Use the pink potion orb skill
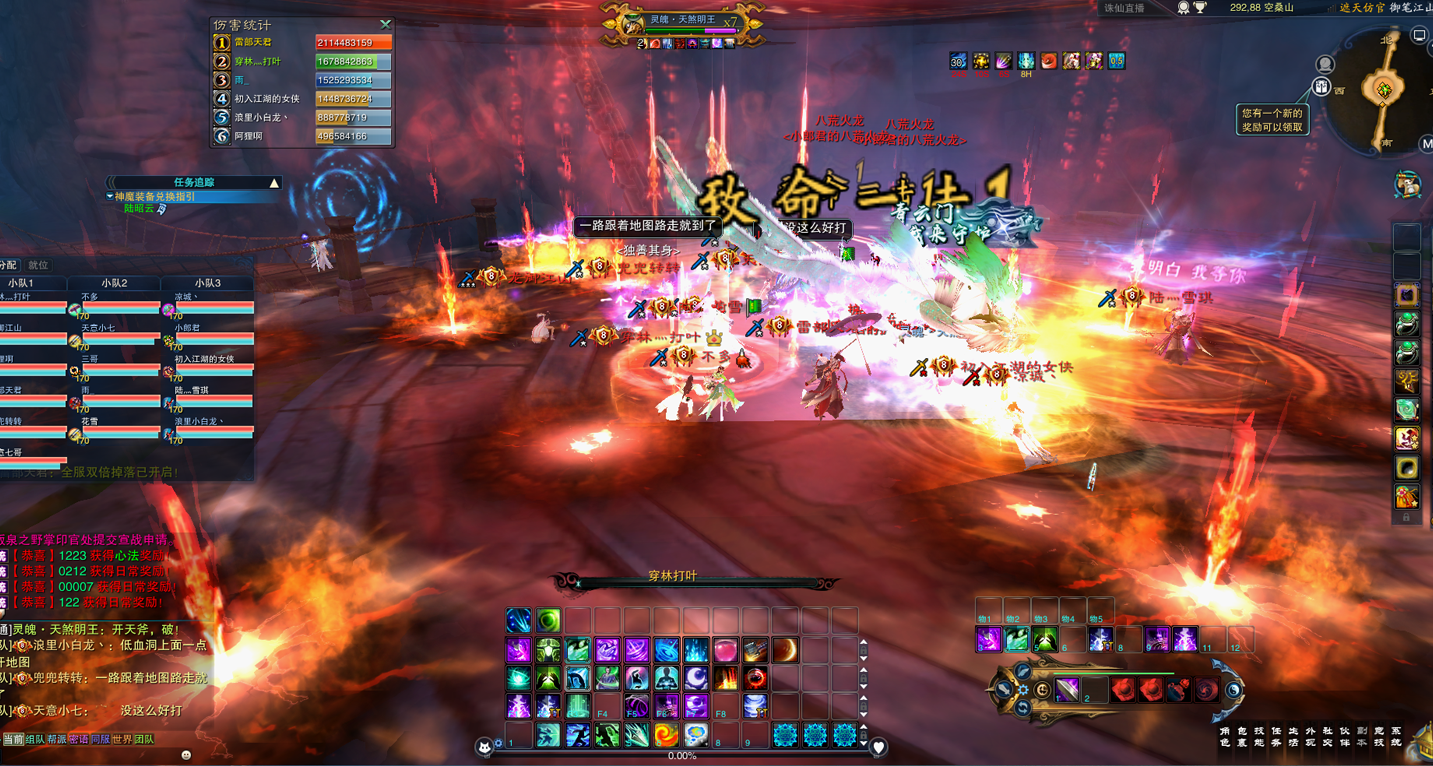 click(726, 651)
